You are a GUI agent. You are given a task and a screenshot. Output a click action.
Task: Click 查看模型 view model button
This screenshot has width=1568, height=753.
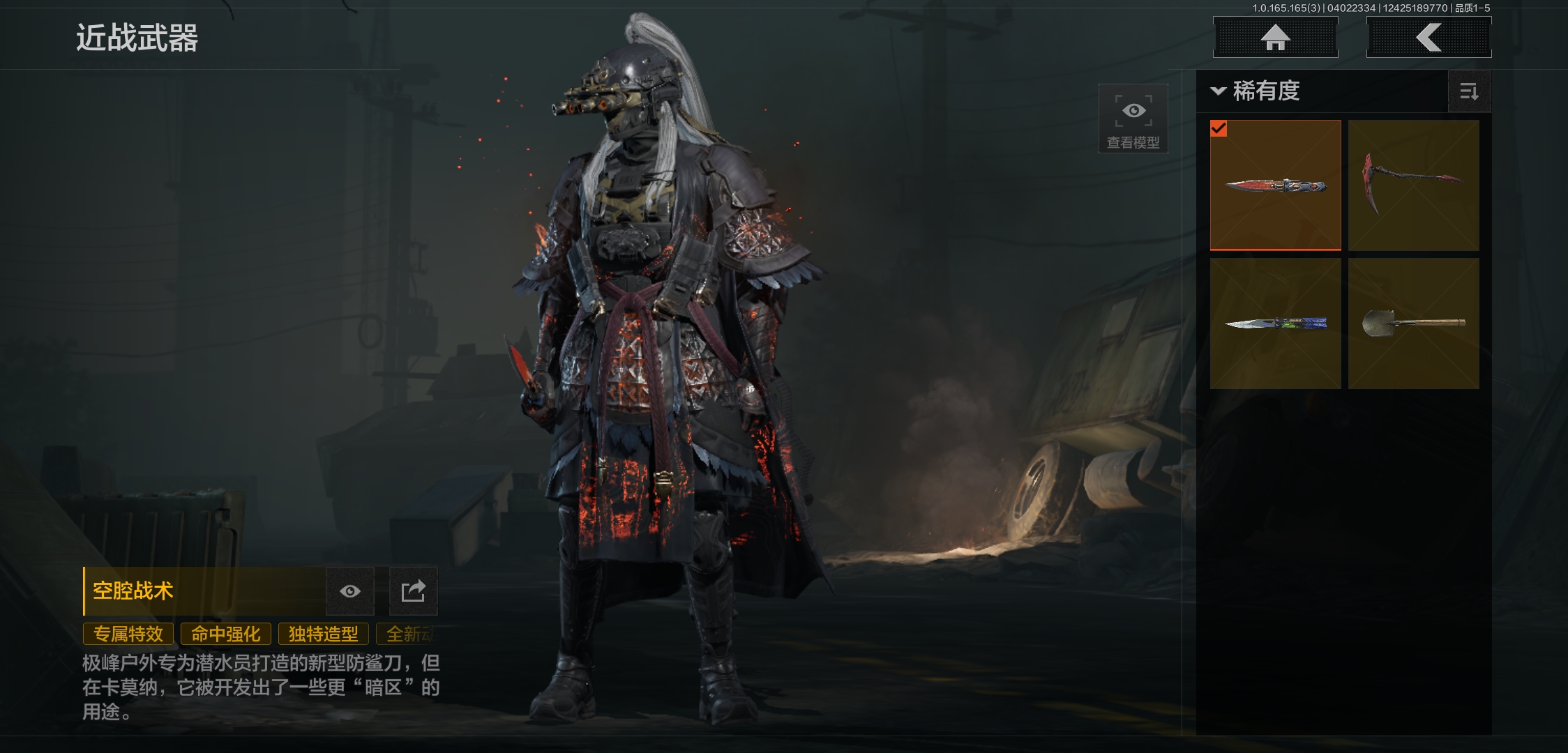click(x=1133, y=119)
